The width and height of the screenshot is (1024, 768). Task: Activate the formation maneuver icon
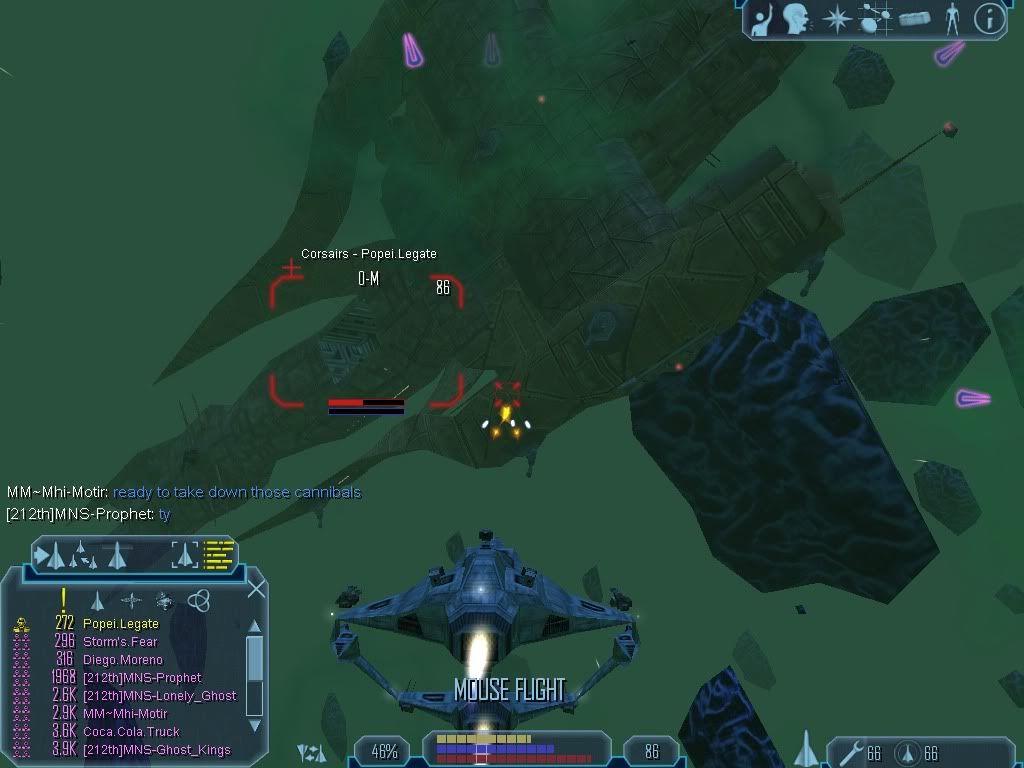81,553
